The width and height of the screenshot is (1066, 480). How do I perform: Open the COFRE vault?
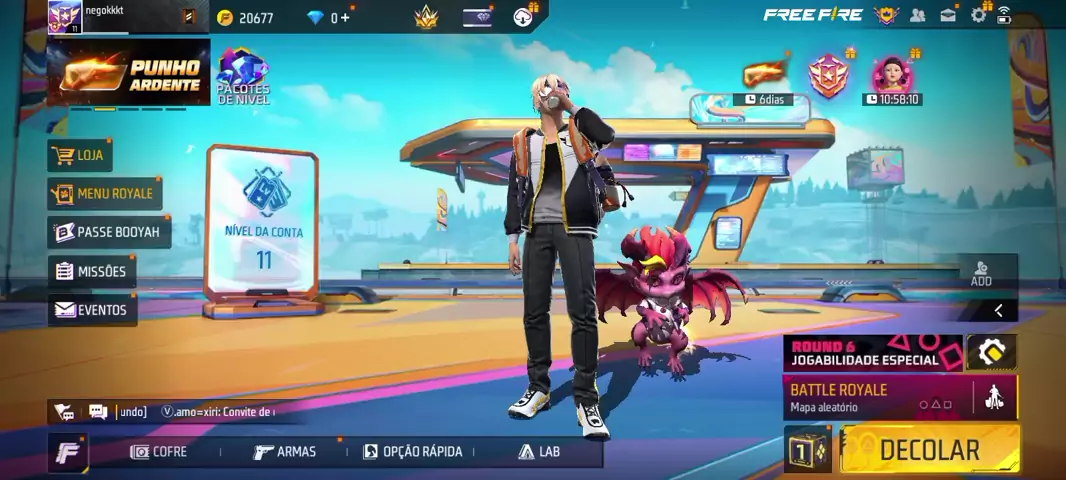coord(159,452)
